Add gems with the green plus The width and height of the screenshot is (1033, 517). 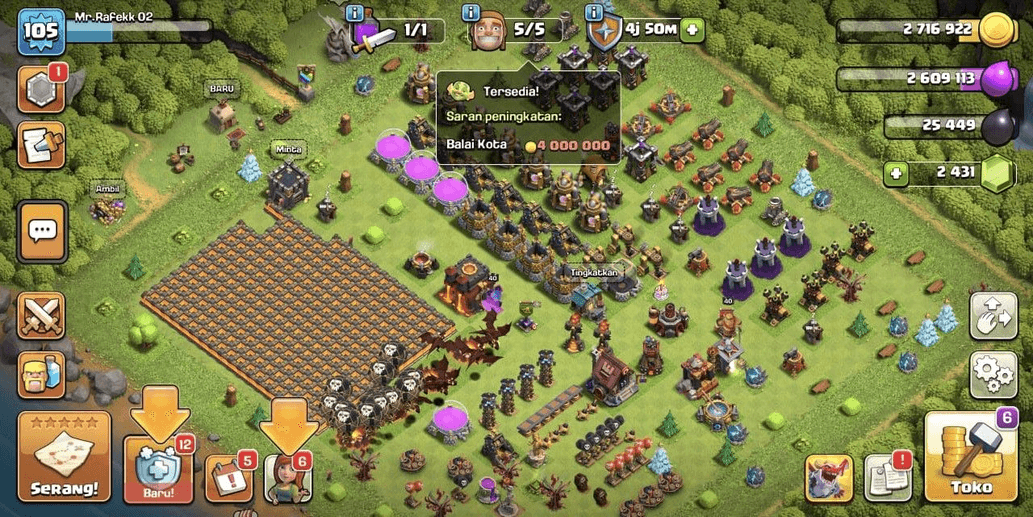click(898, 173)
